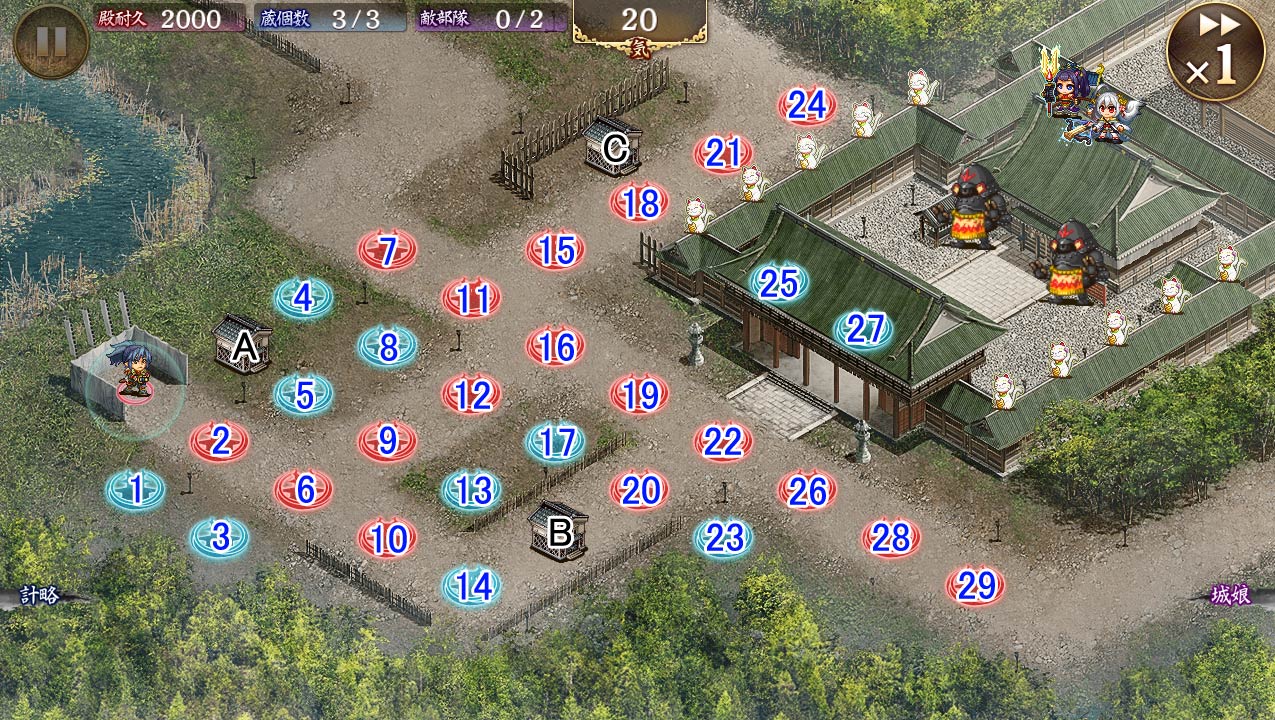Pick red deployment tile 24
Screen dimensions: 1275x720
coord(807,105)
